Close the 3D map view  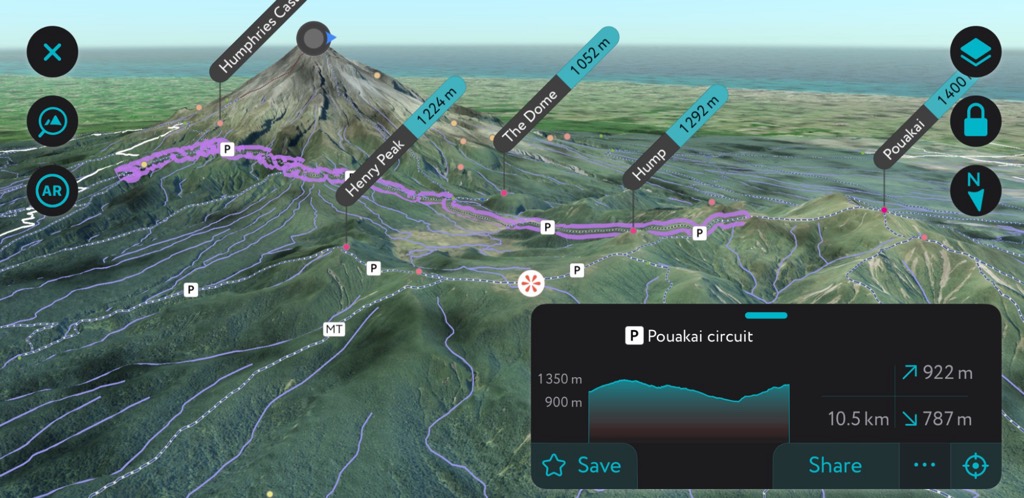click(52, 52)
